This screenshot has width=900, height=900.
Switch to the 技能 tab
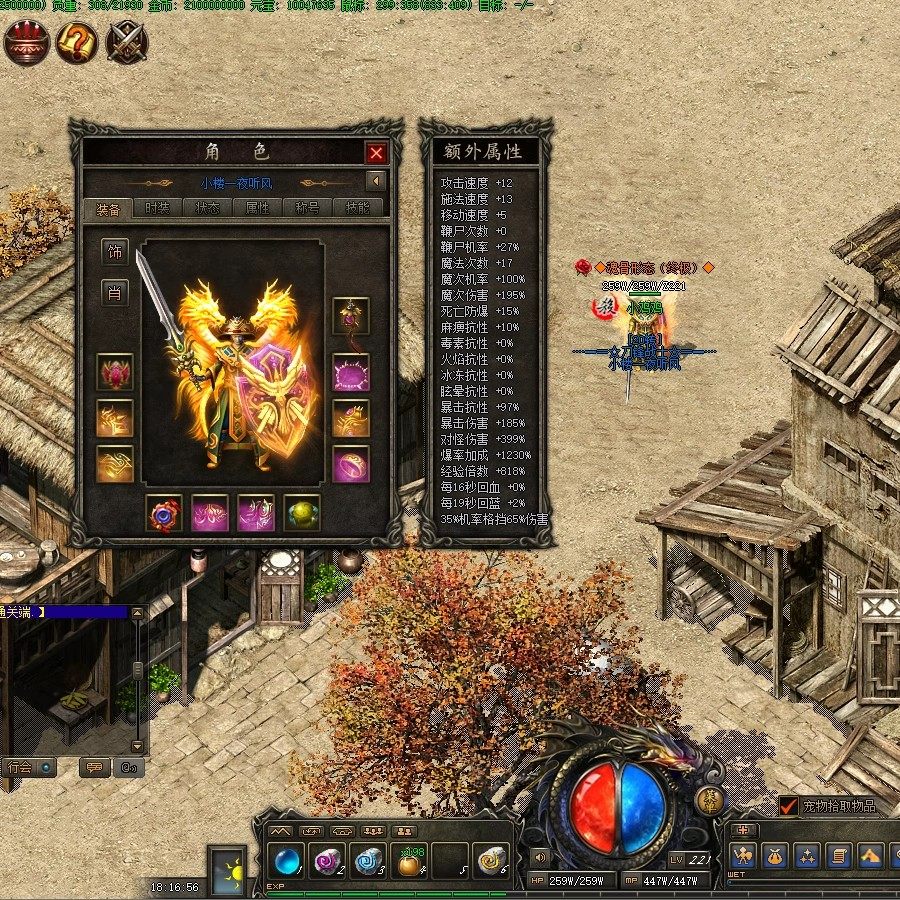point(357,208)
